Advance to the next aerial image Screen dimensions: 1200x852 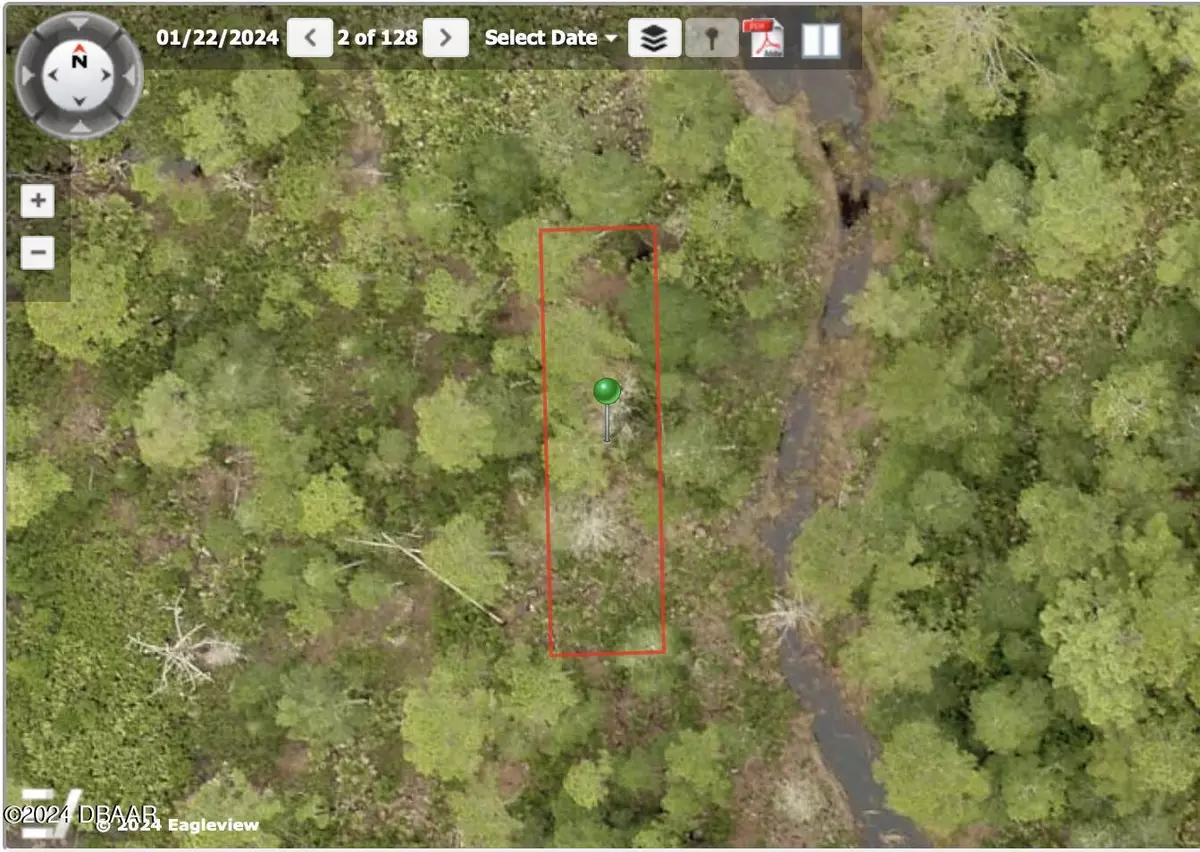[446, 38]
